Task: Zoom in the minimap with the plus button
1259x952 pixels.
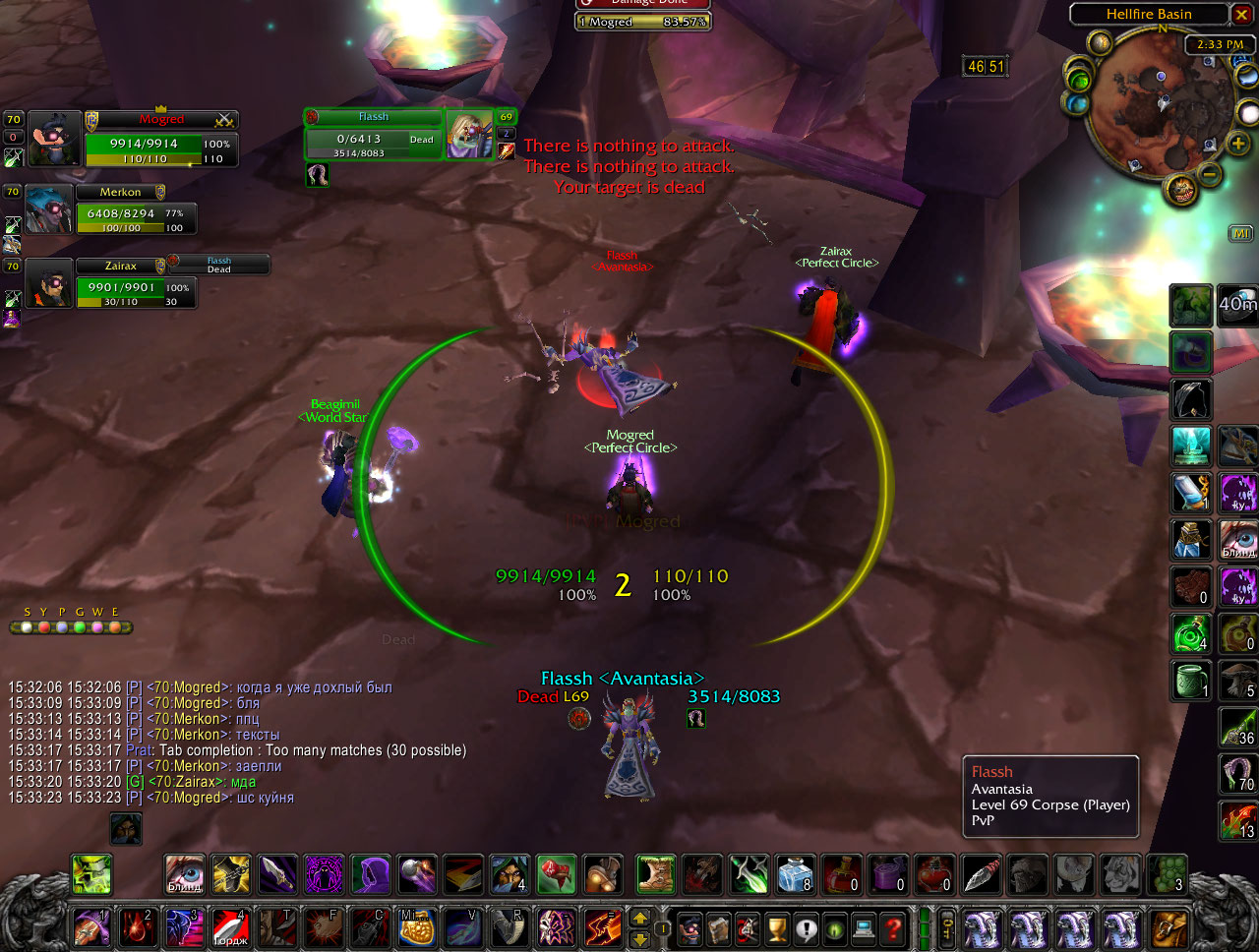Action: tap(1237, 144)
